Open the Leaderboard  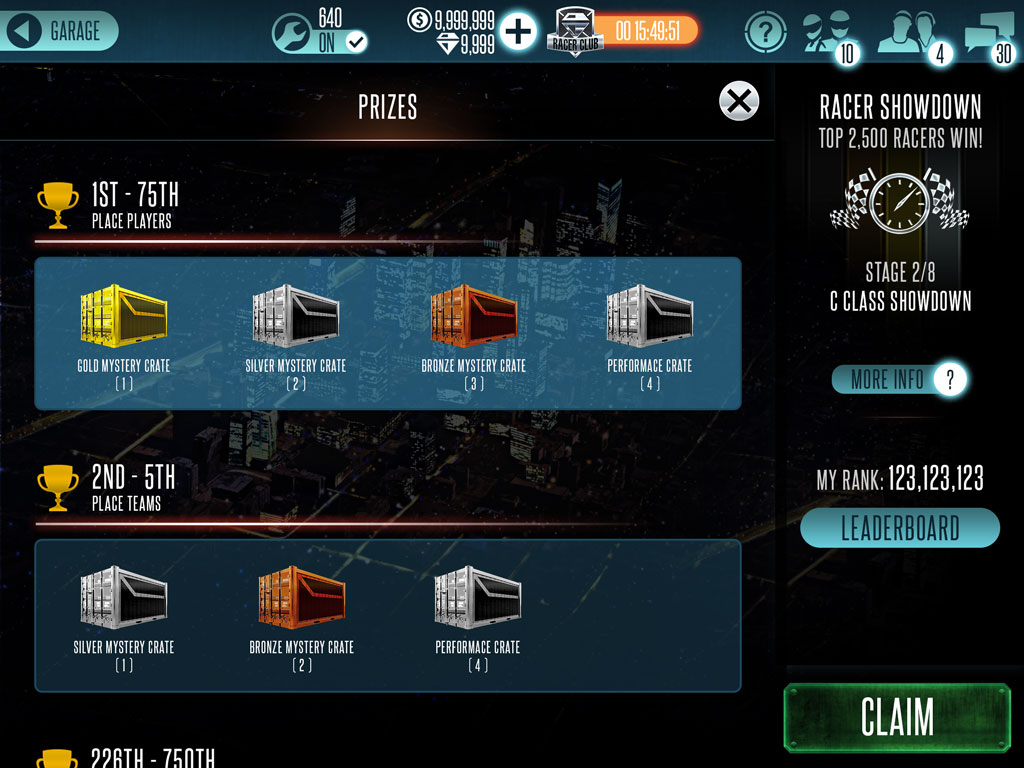point(899,528)
